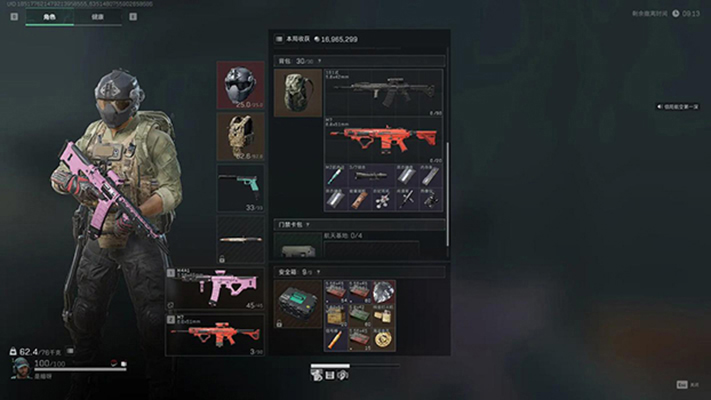Switch to the 角色 (Character) tab
Image resolution: width=711 pixels, height=400 pixels.
[x=49, y=17]
